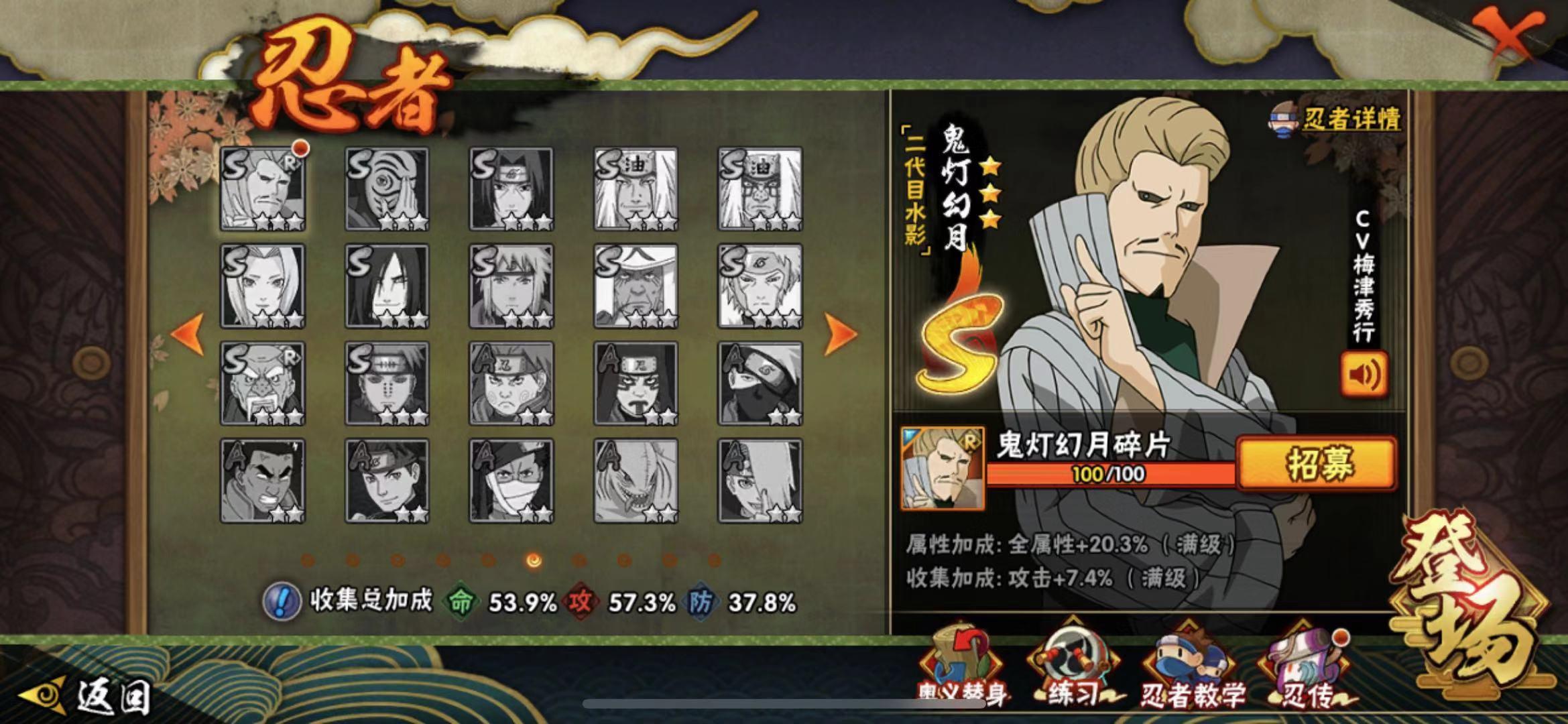Recruit the ninja with the 招募 button

coord(1317,464)
